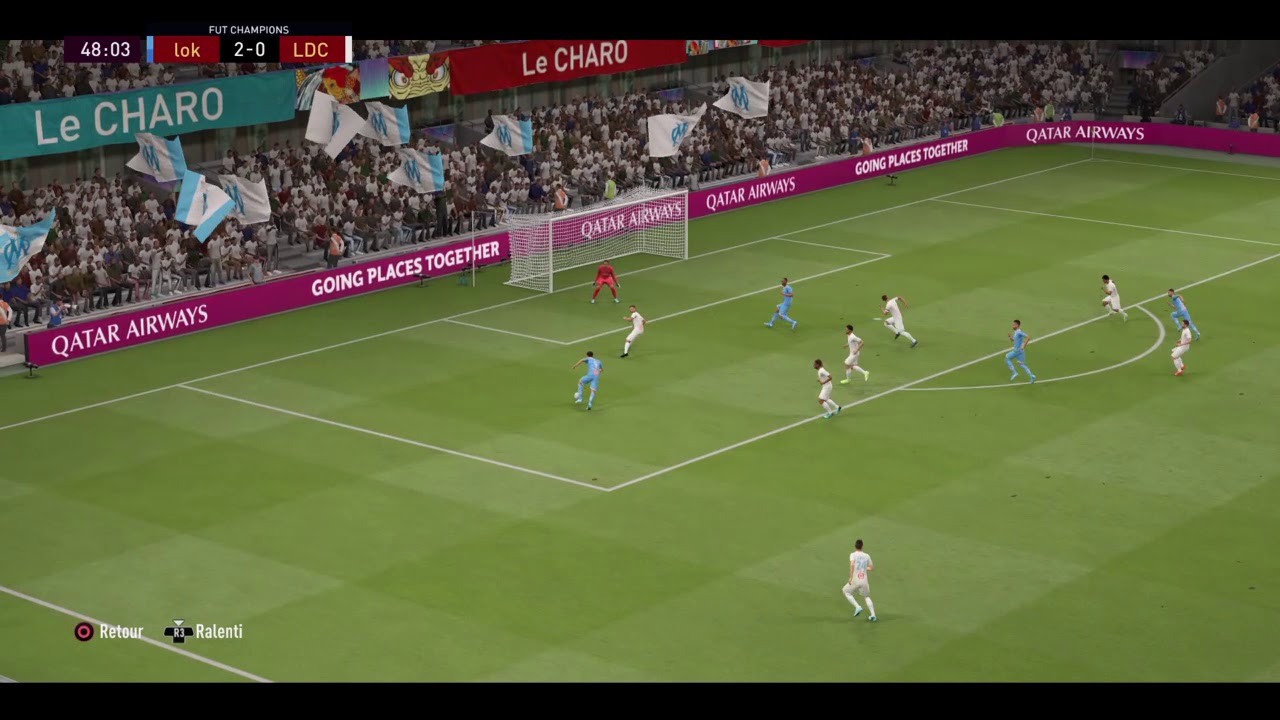This screenshot has width=1280, height=720.
Task: Click the match clock showing 48:03
Action: coord(103,49)
